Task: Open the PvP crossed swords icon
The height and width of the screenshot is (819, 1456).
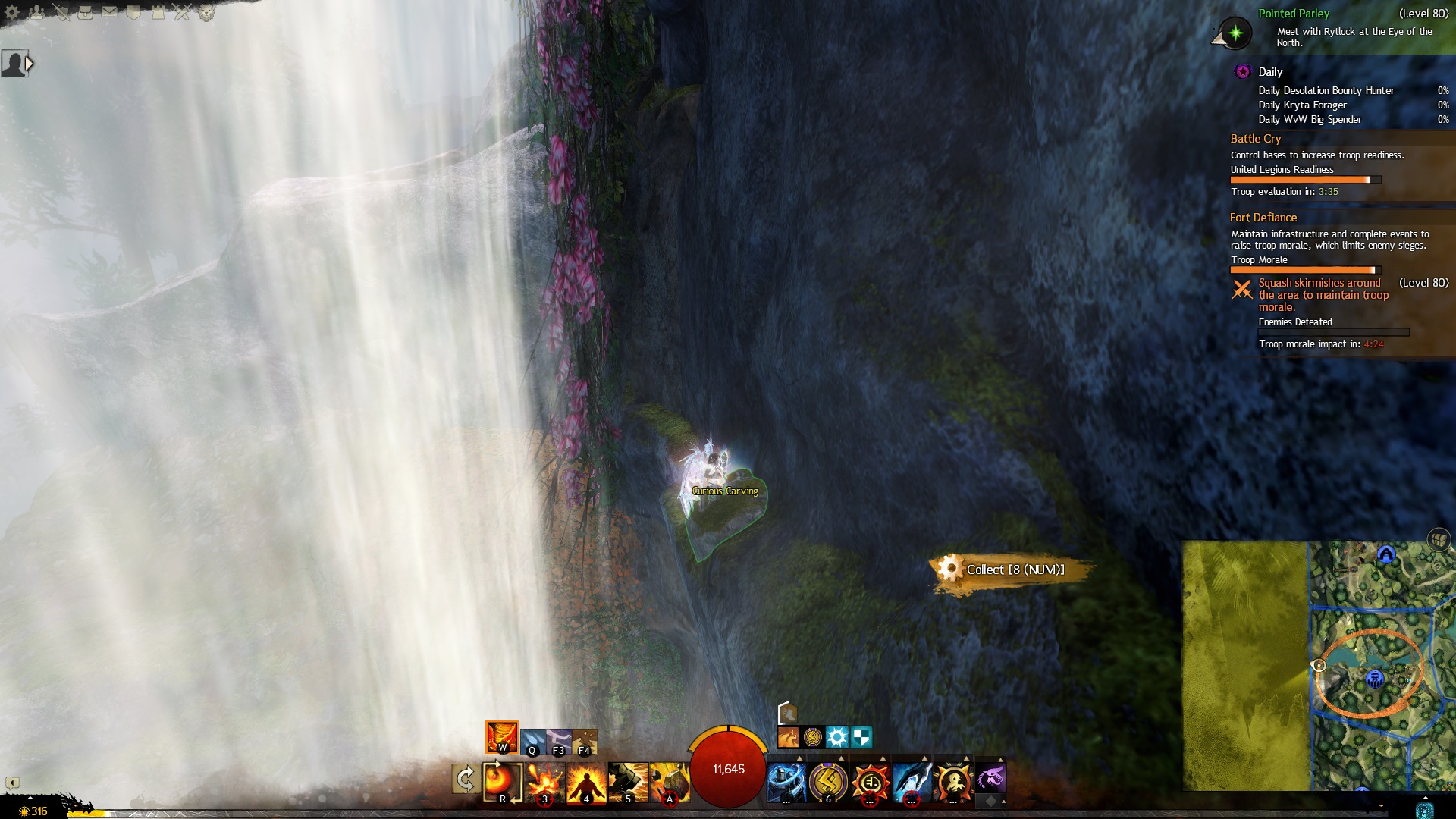Action: (x=182, y=12)
